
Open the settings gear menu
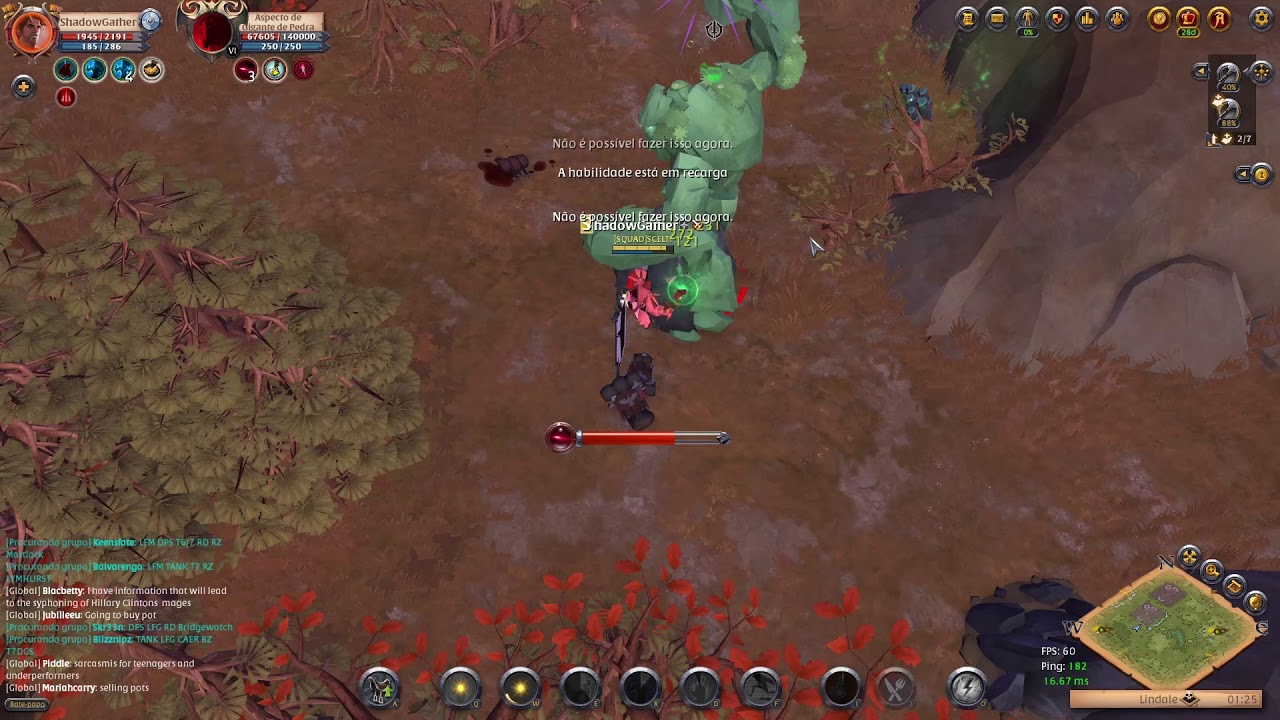pyautogui.click(x=1261, y=18)
